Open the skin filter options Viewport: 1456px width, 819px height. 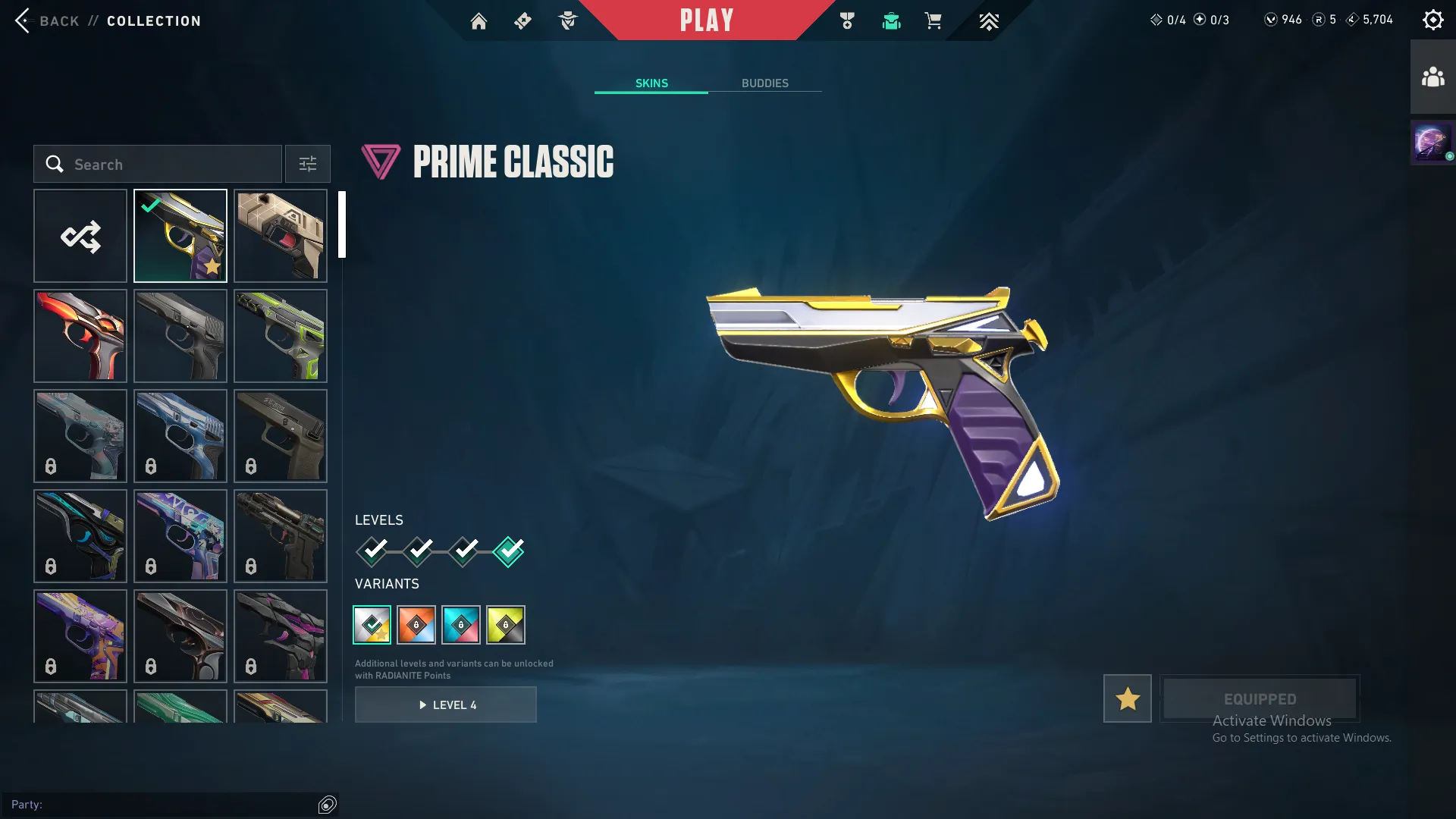307,164
